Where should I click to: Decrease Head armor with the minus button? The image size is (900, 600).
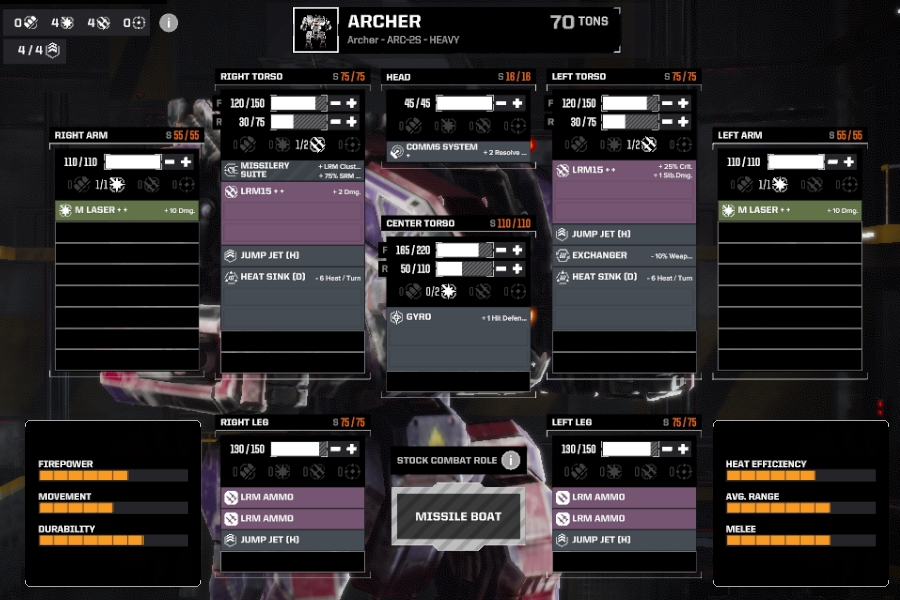[501, 103]
